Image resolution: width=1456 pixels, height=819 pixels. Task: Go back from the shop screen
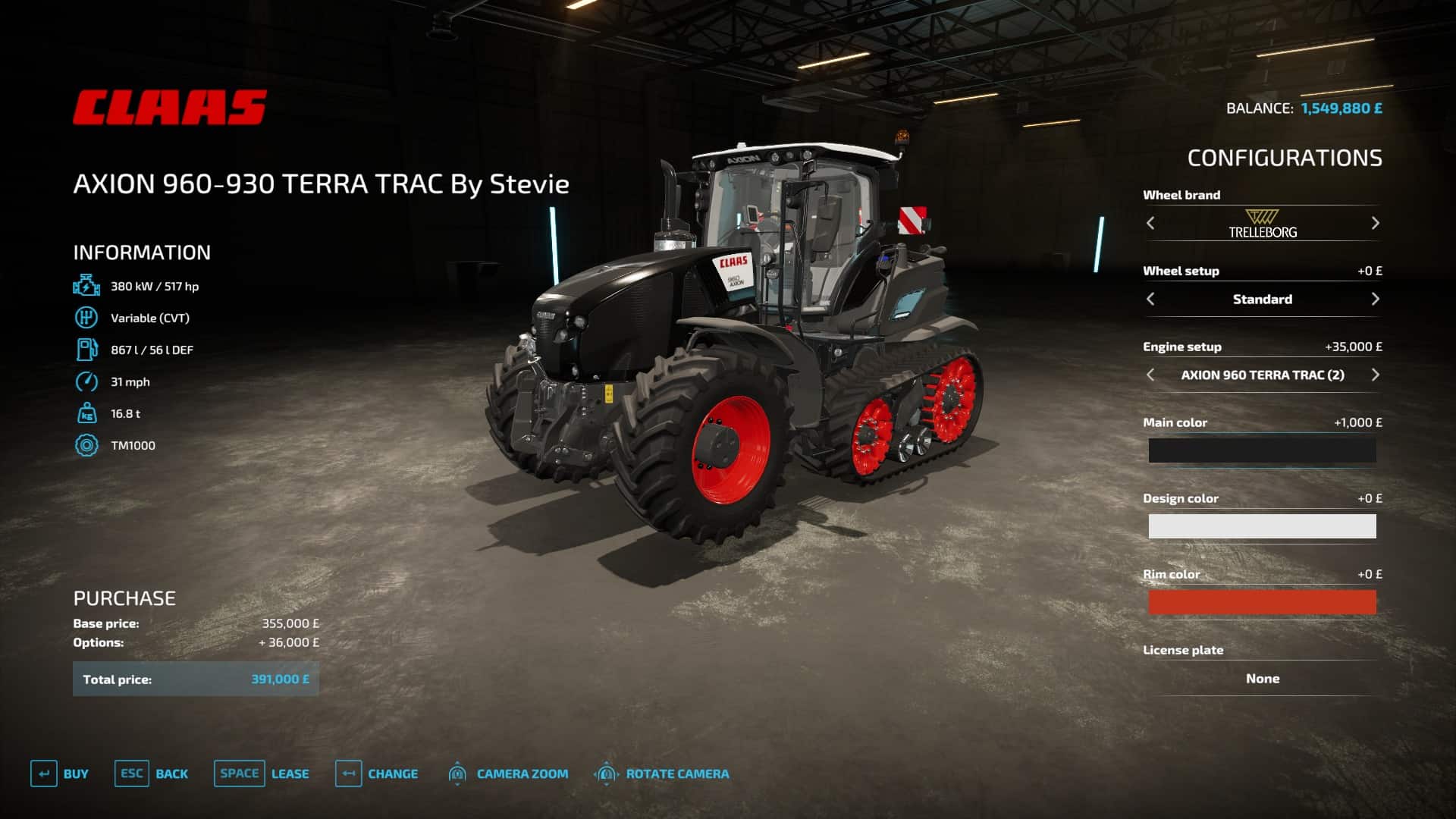click(x=152, y=773)
